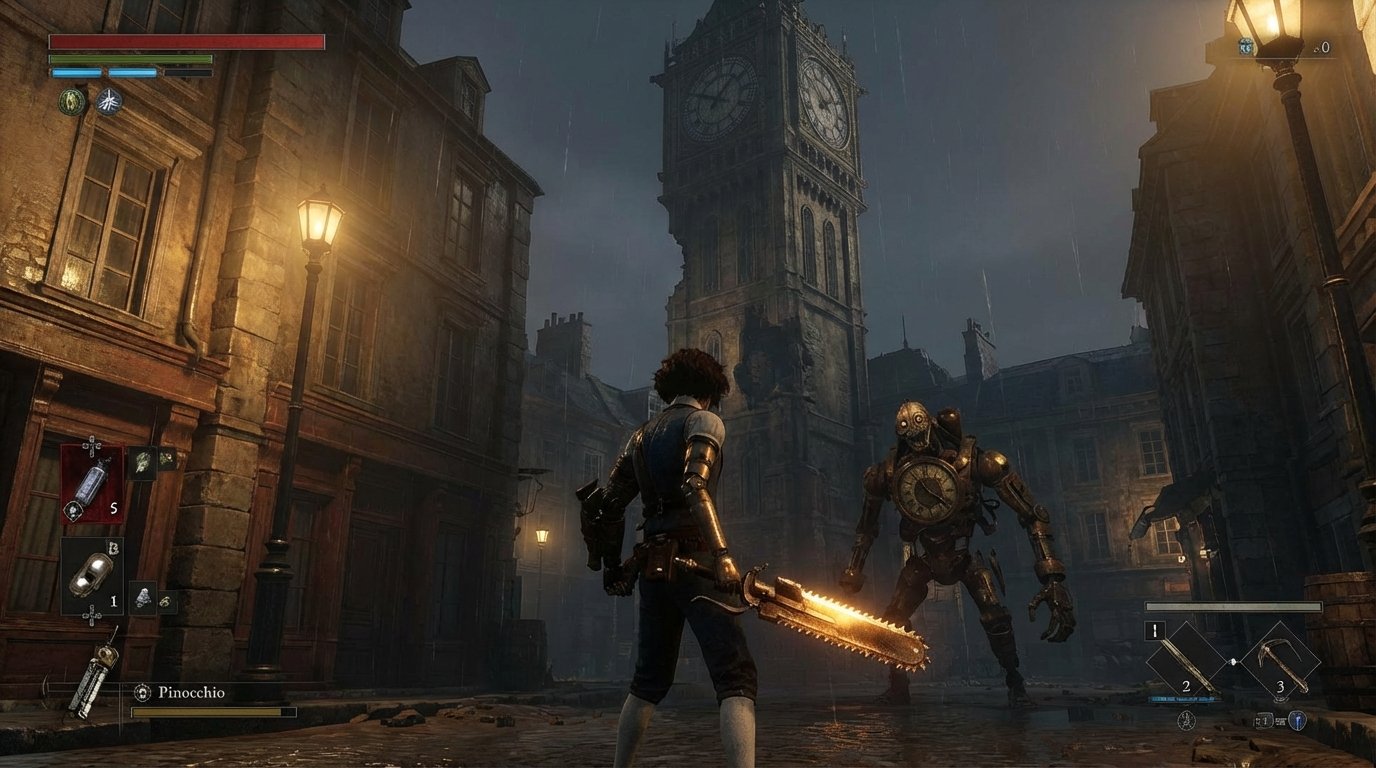
Task: Click the blue weapon name label
Action: 1185,699
